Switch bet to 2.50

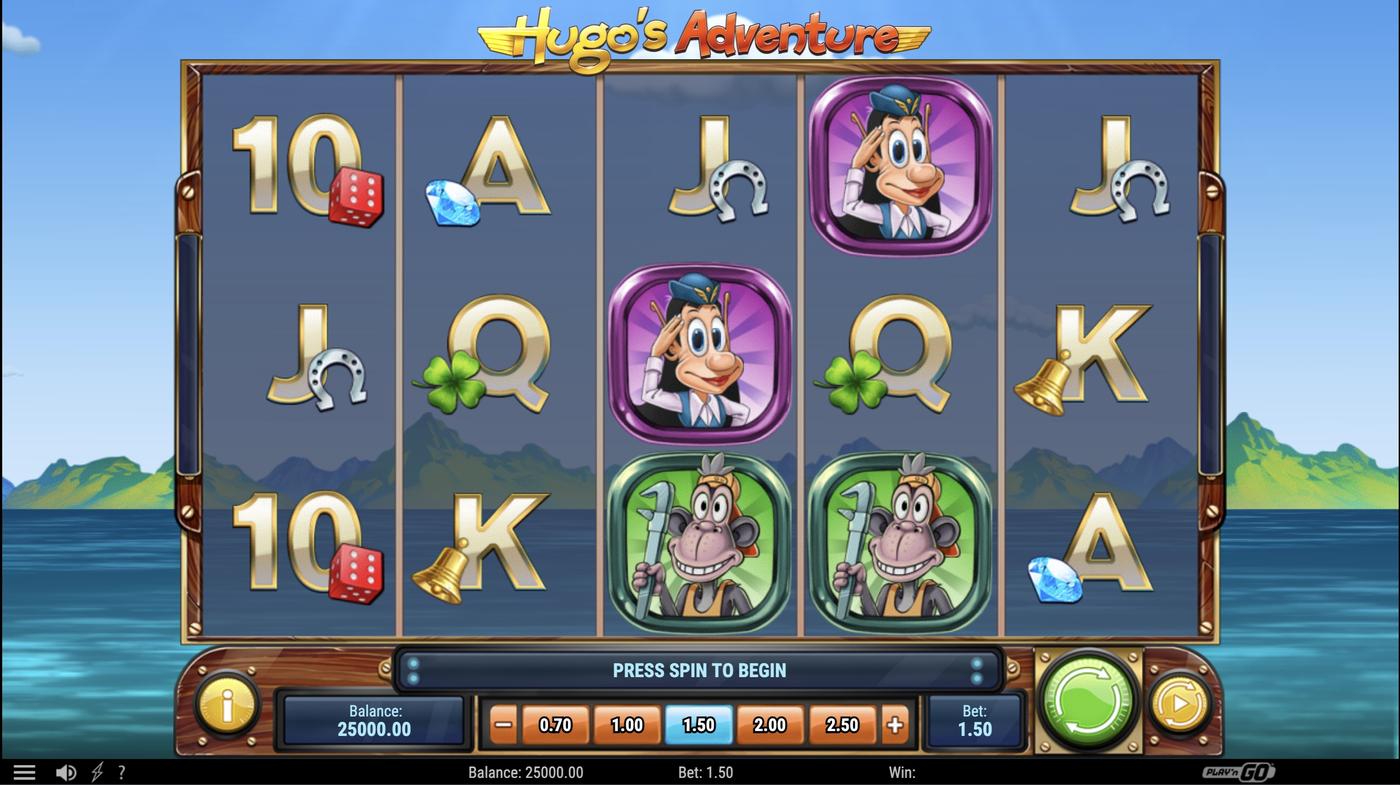[841, 724]
